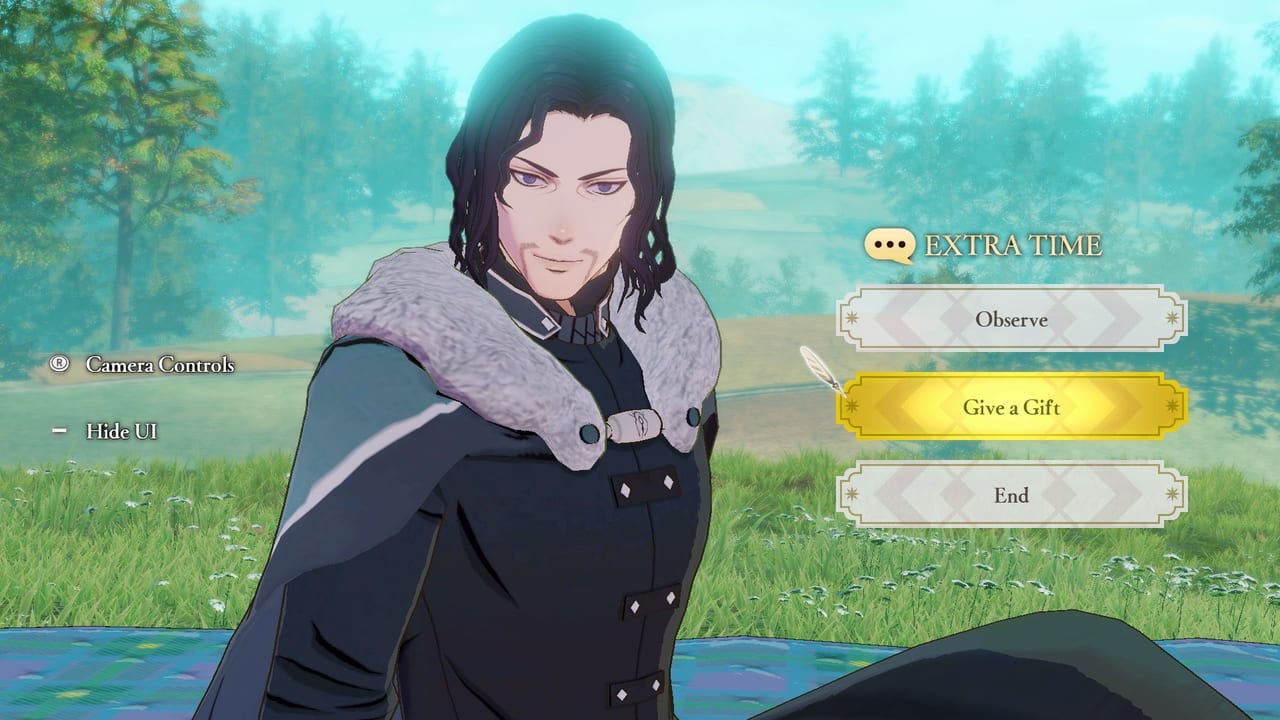Click the star ornament right of Give a Gift
Viewport: 1280px width, 720px height.
click(x=1172, y=408)
